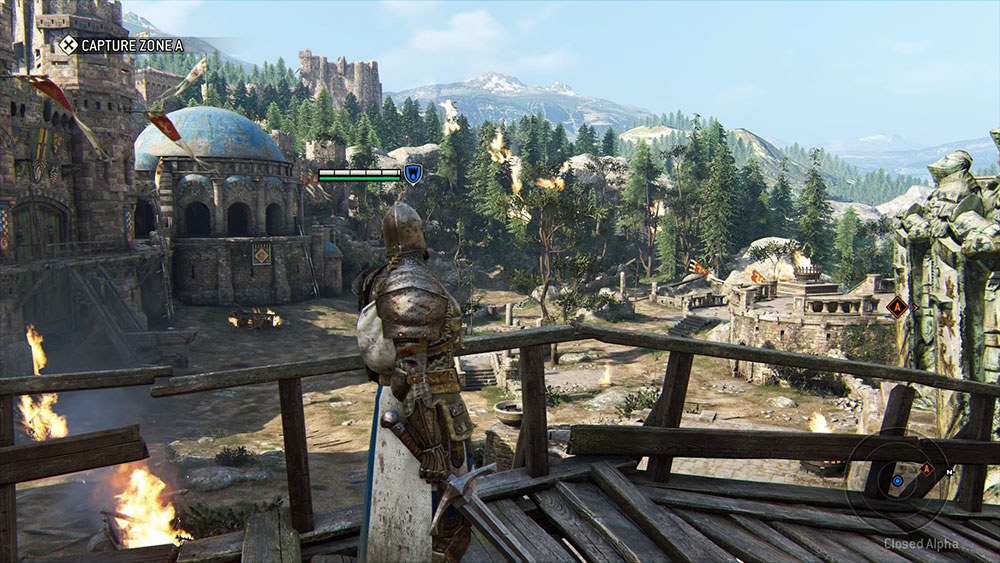Click the blue player dot on the minimap

click(897, 481)
